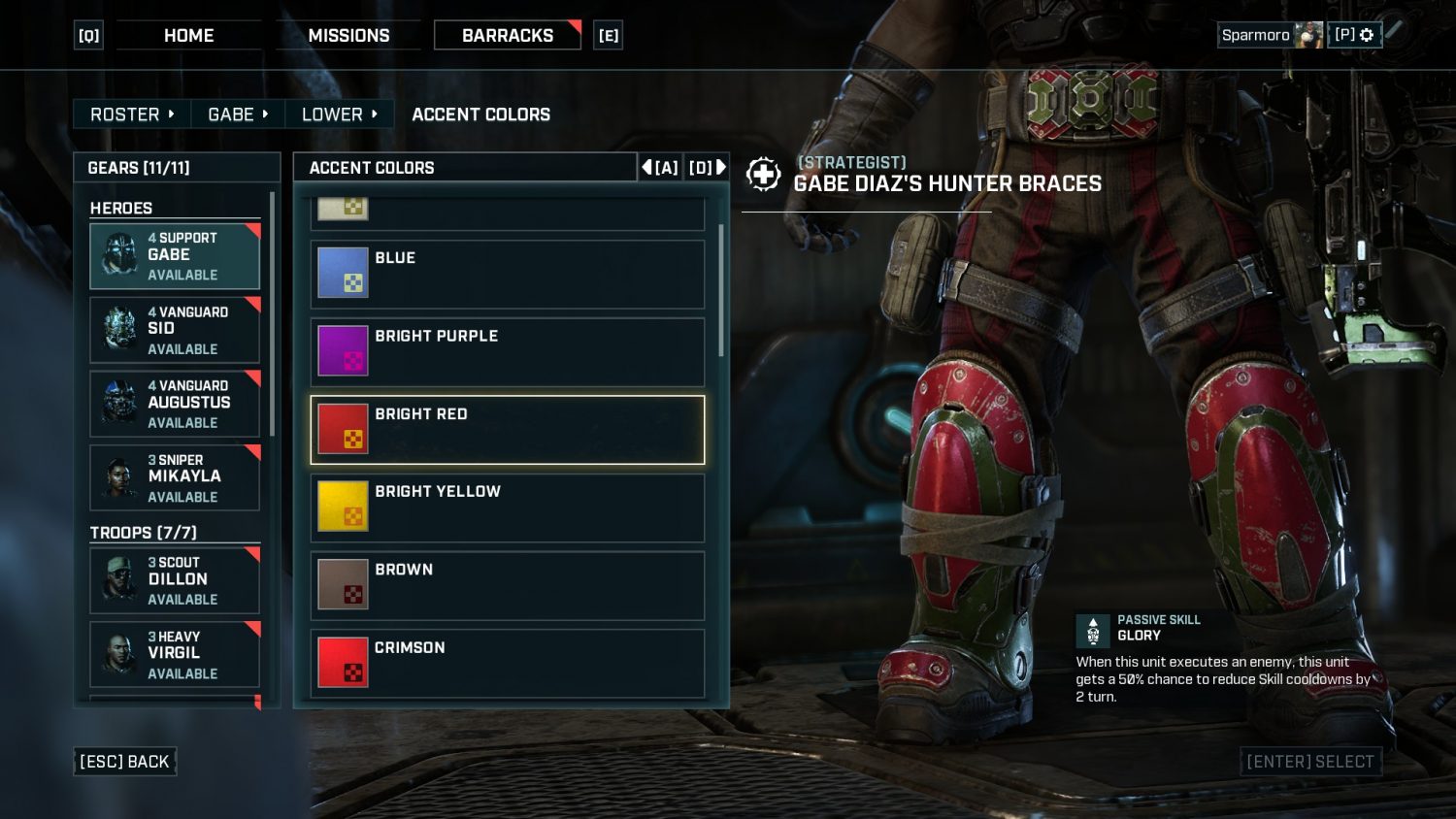The image size is (1456, 819).
Task: Click the Back button
Action: pyautogui.click(x=124, y=762)
